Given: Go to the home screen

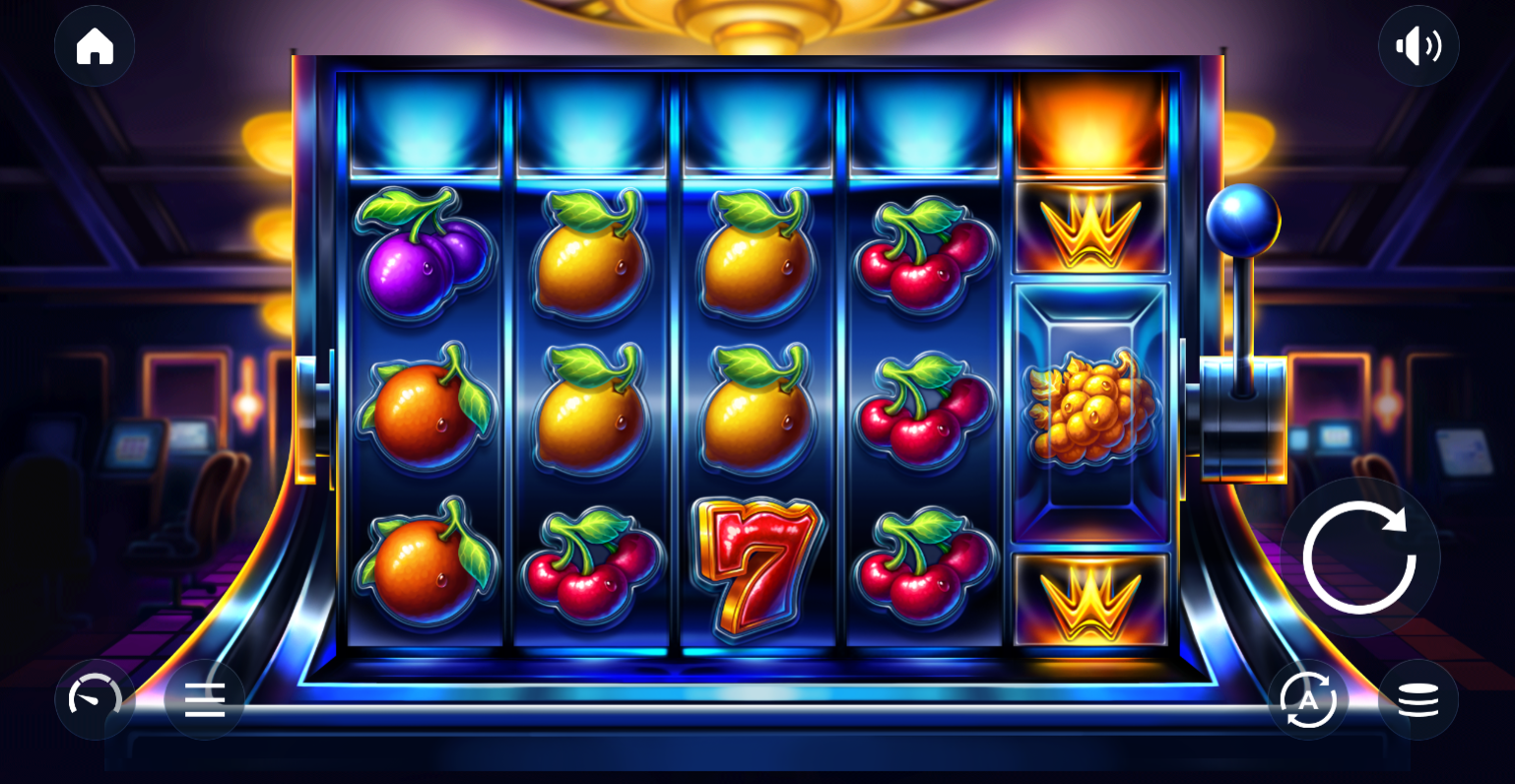Looking at the screenshot, I should pyautogui.click(x=95, y=46).
